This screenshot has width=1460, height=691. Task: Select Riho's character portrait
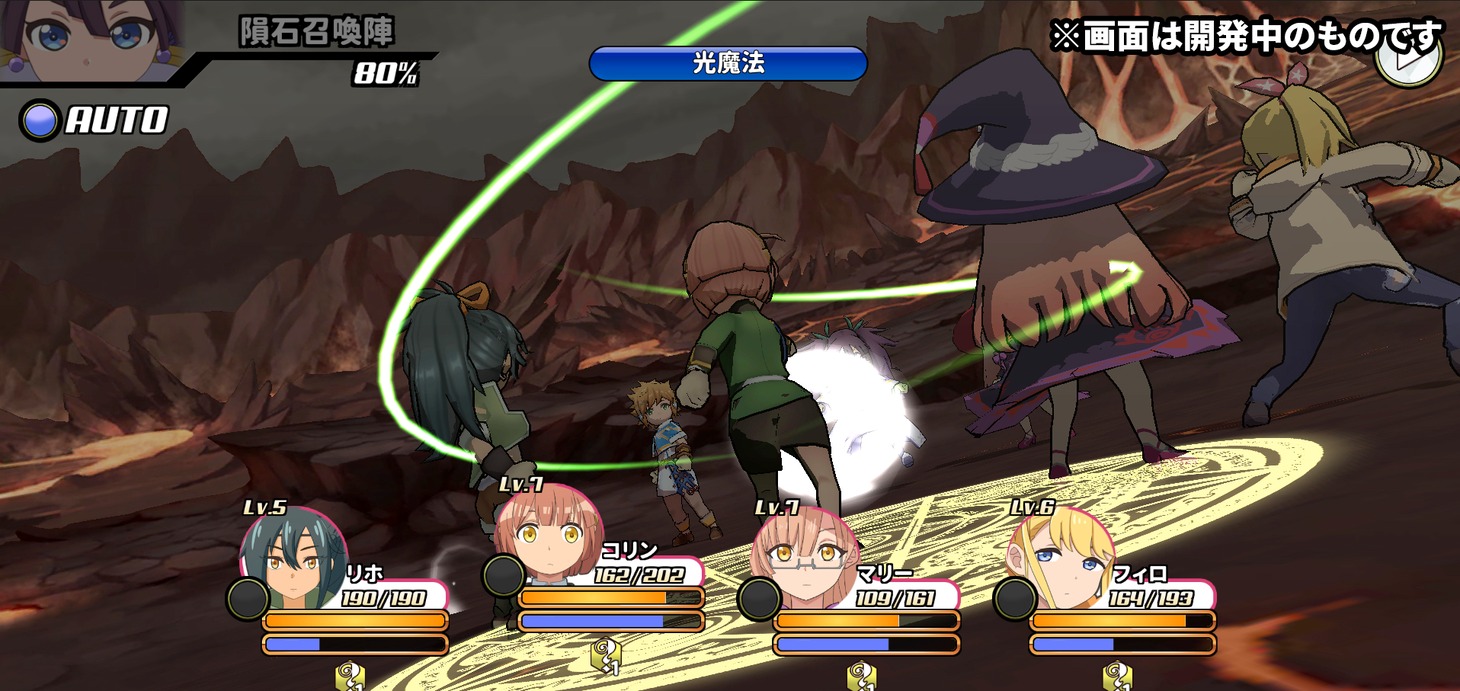coord(293,558)
